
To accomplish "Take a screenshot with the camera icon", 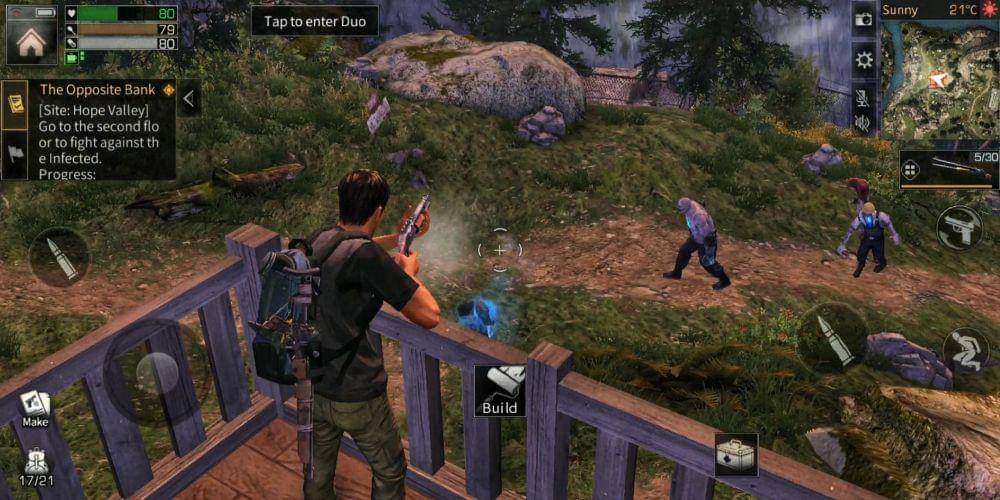I will 864,19.
